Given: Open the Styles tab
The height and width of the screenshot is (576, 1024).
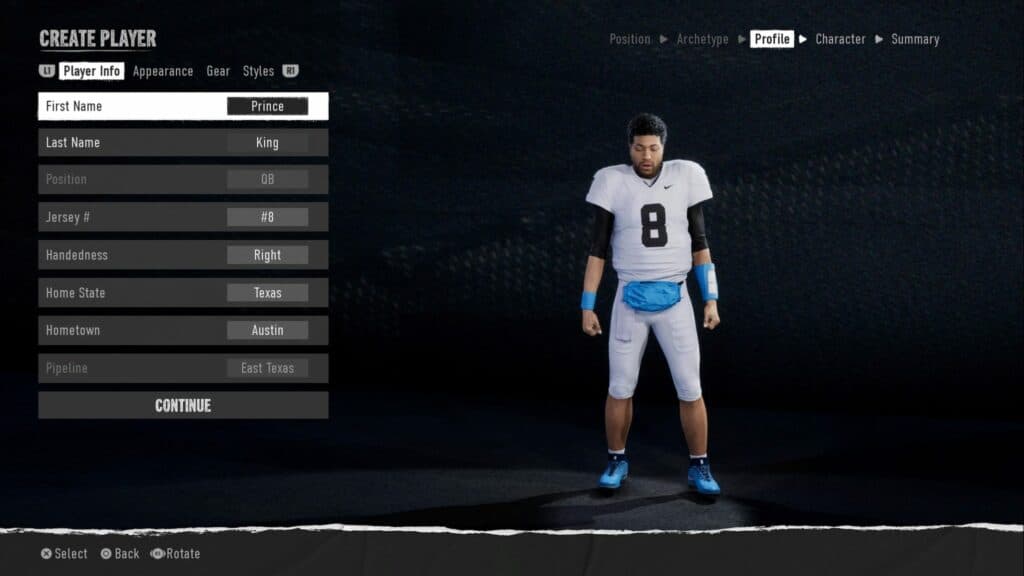Looking at the screenshot, I should [258, 71].
